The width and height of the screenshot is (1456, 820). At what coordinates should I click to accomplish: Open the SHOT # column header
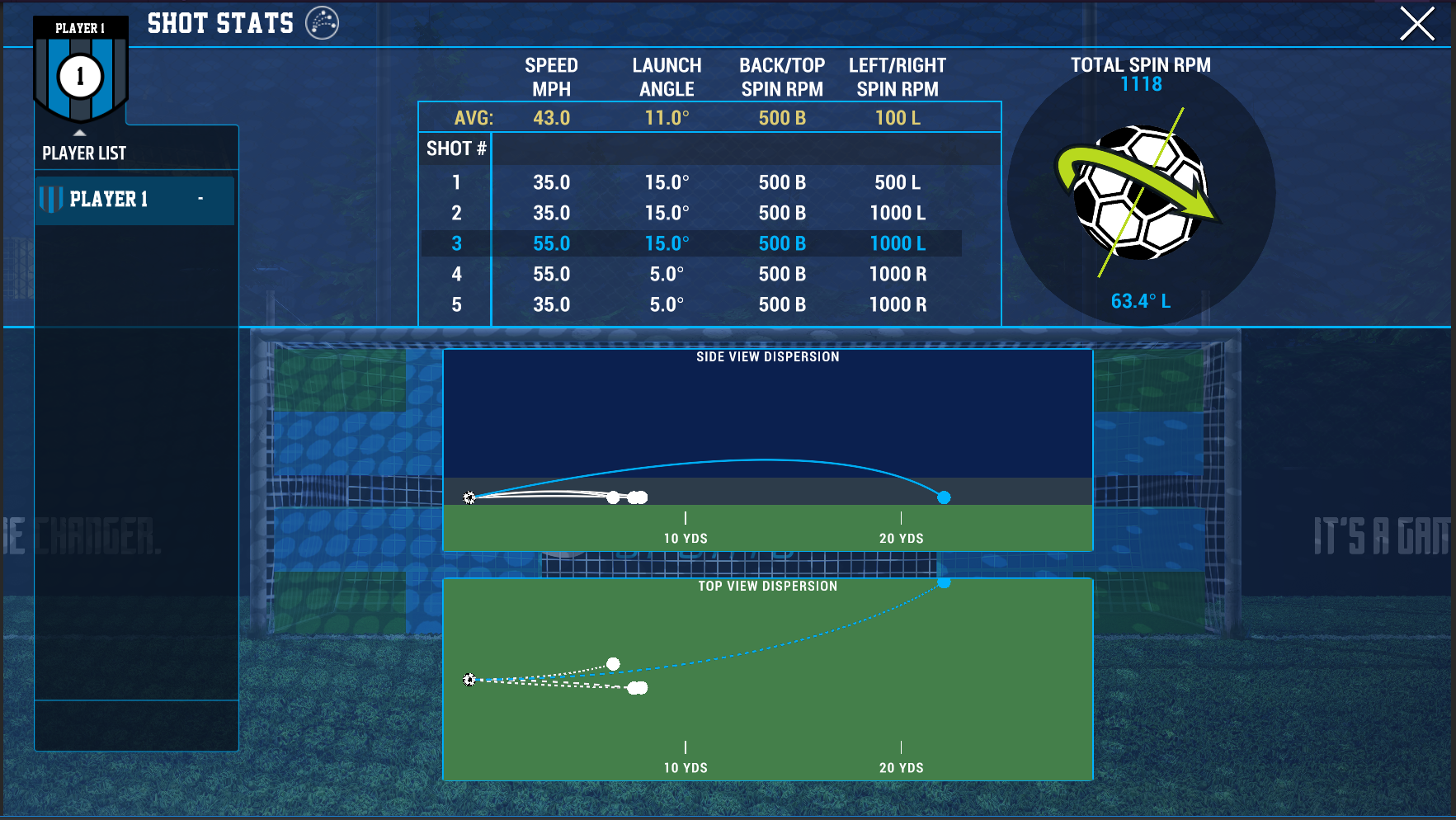click(455, 148)
